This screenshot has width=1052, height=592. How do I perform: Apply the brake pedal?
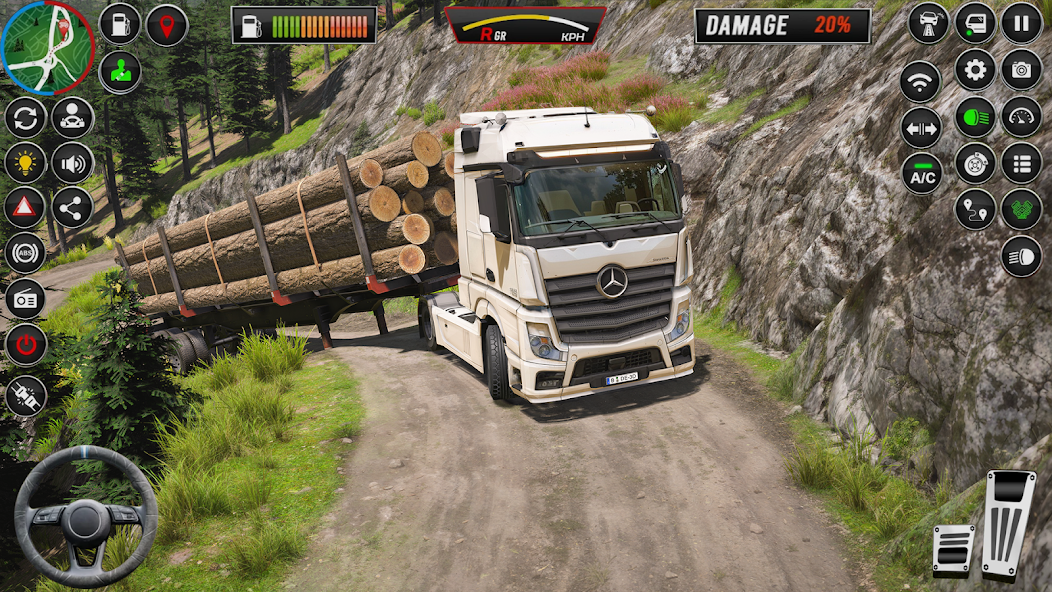[953, 548]
